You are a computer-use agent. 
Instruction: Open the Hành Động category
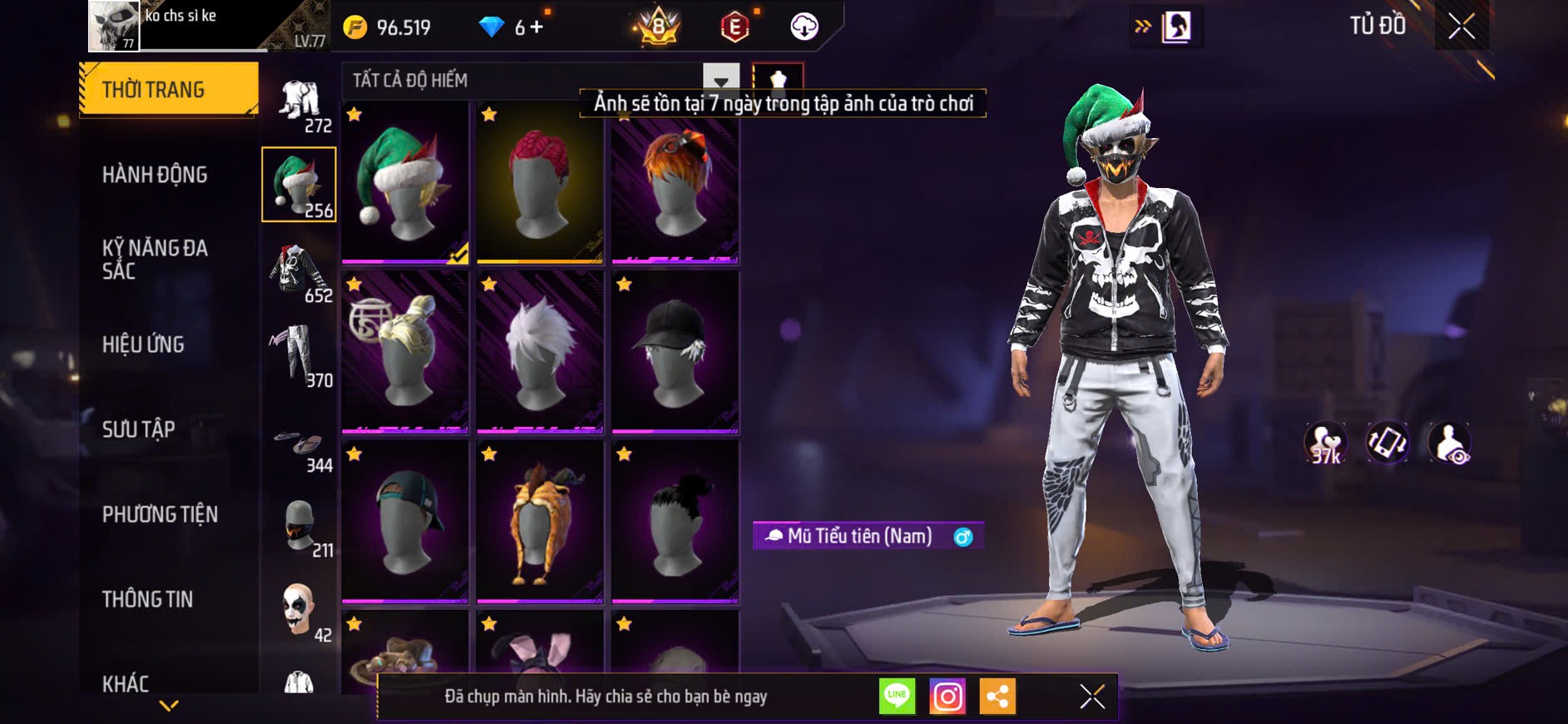click(155, 175)
